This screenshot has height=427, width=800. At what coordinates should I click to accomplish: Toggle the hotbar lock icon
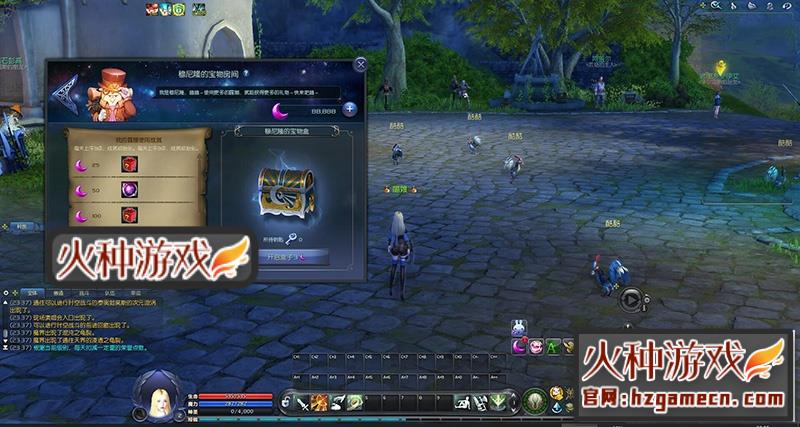[x=286, y=403]
